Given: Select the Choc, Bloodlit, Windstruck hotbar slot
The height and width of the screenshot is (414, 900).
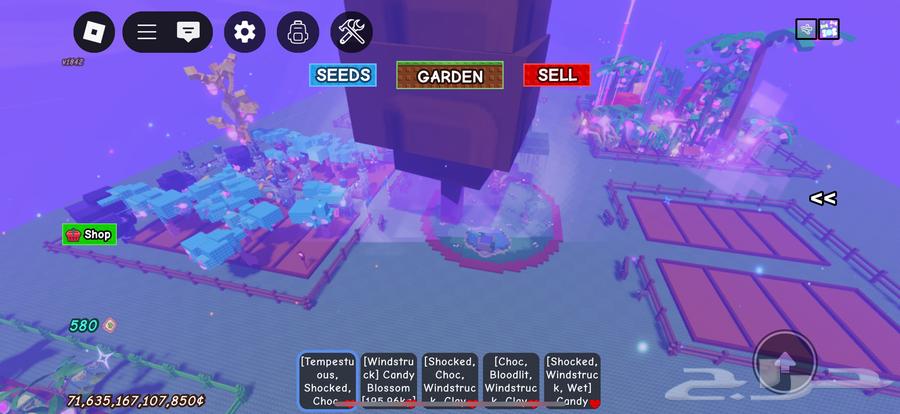Looking at the screenshot, I should (511, 380).
